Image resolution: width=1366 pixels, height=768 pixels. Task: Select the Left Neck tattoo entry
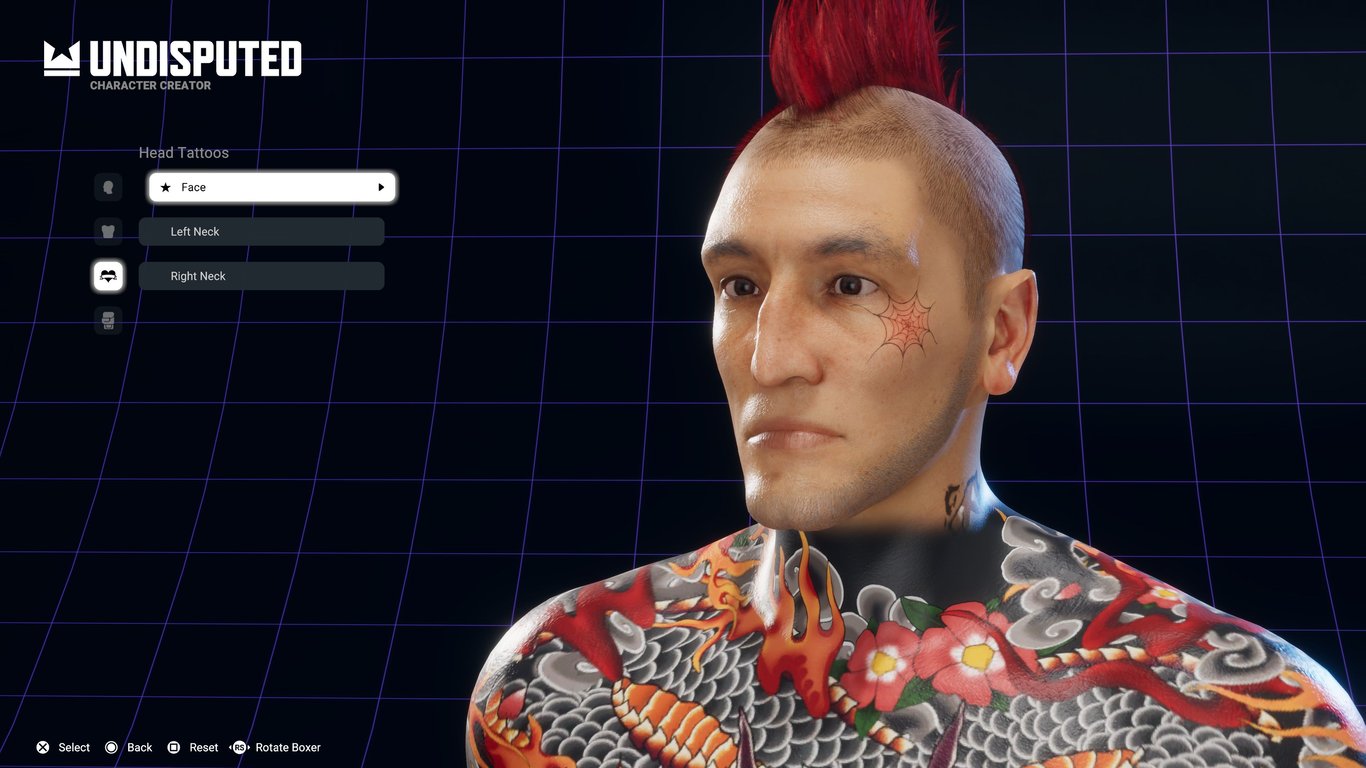pyautogui.click(x=261, y=231)
